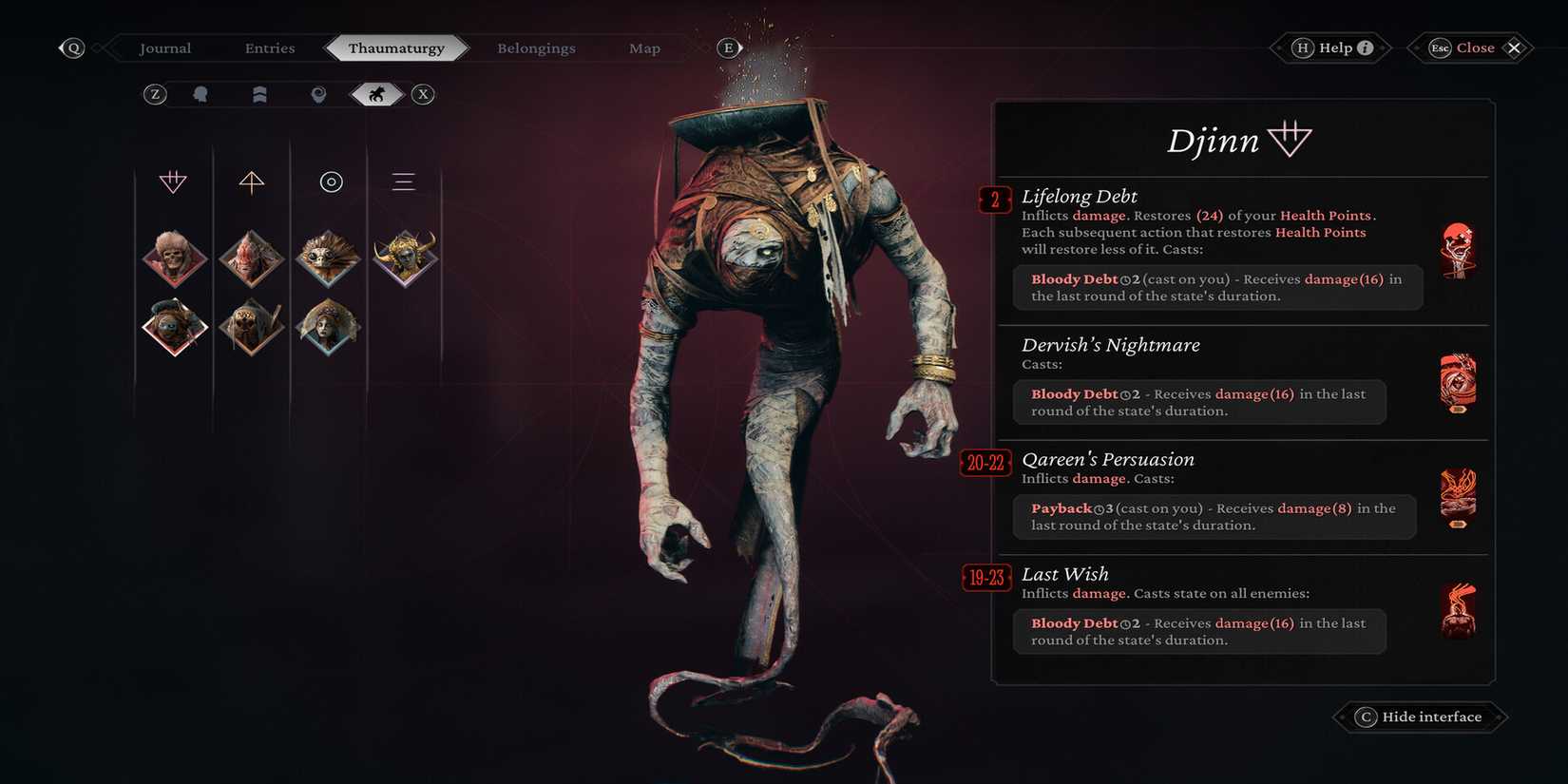The width and height of the screenshot is (1568, 784).
Task: Expand the E navigation hexagon
Action: pos(728,47)
